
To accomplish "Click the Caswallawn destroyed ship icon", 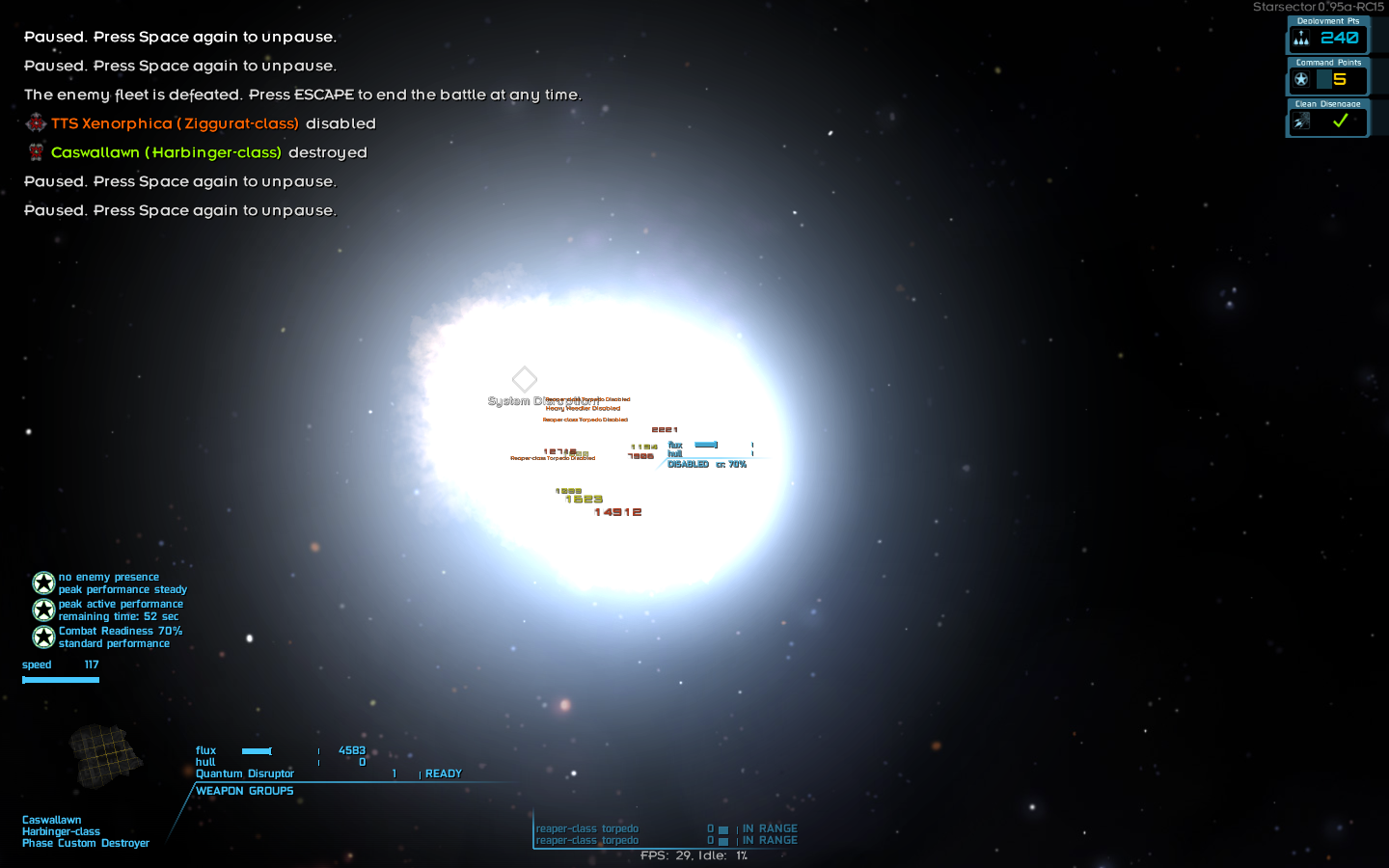I will click(x=36, y=151).
